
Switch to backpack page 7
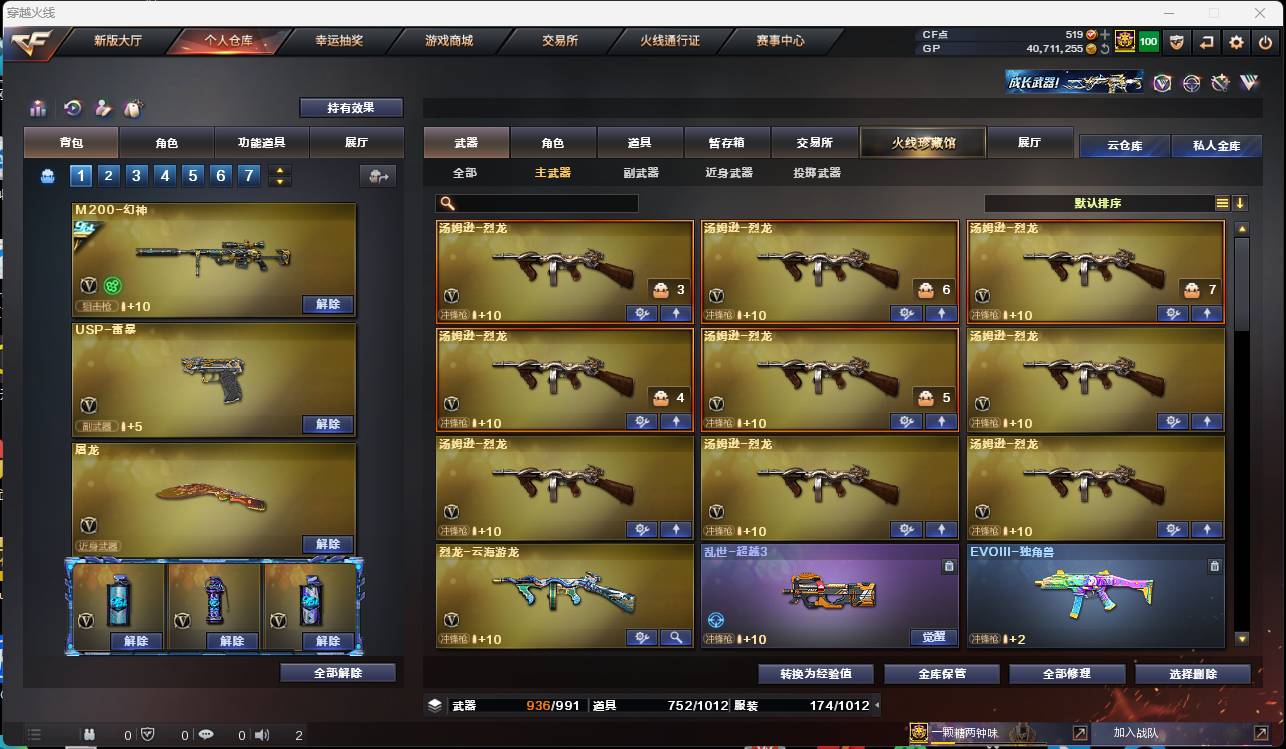point(248,175)
